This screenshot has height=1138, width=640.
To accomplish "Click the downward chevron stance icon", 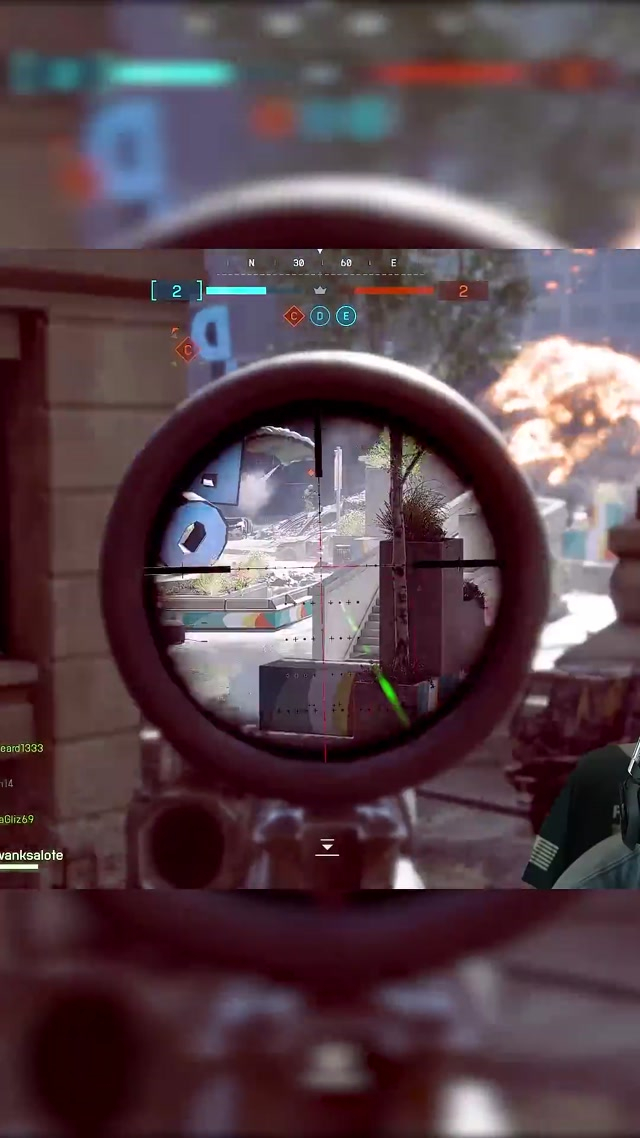I will (326, 847).
